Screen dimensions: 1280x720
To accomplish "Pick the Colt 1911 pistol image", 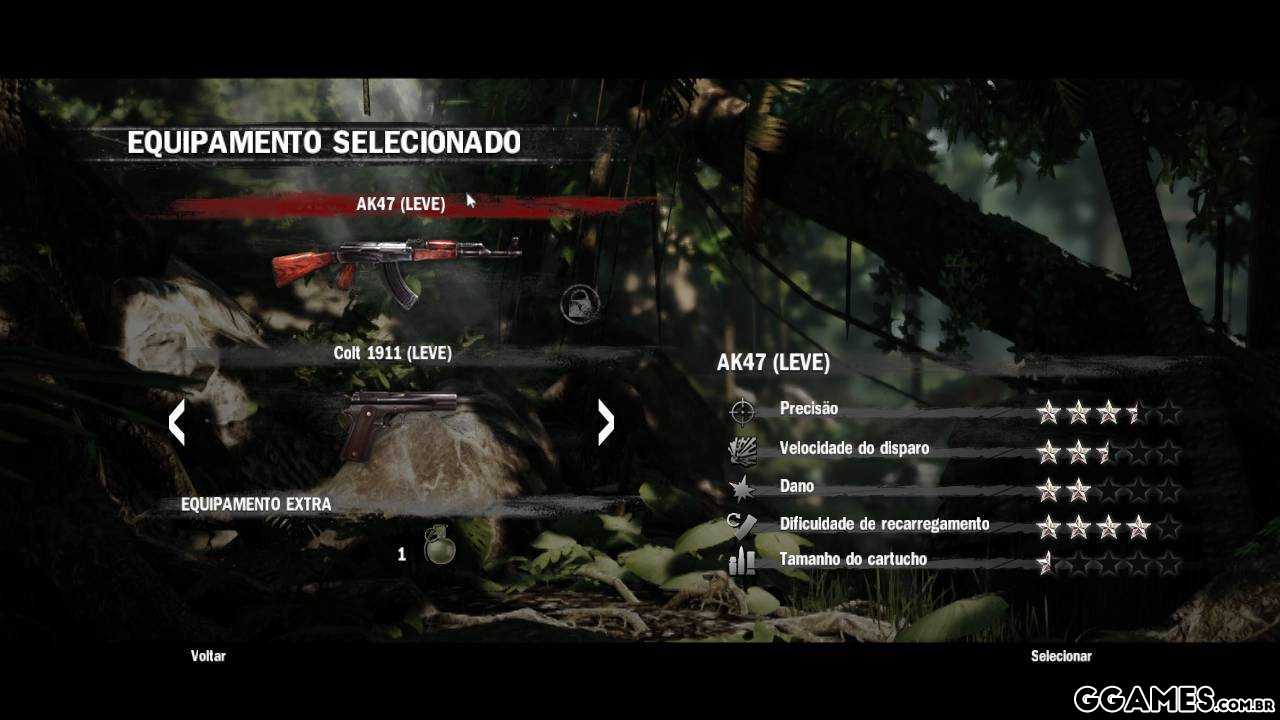I will click(397, 423).
